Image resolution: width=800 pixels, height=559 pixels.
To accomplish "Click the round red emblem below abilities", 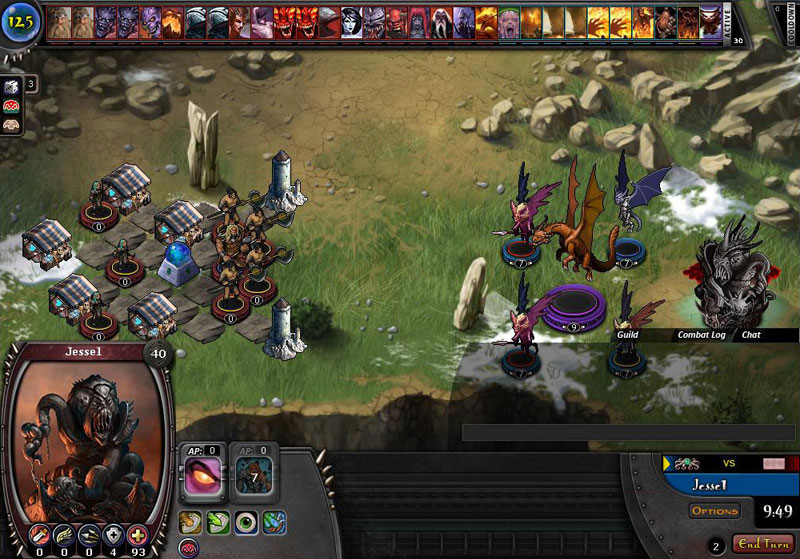I will pos(189,548).
